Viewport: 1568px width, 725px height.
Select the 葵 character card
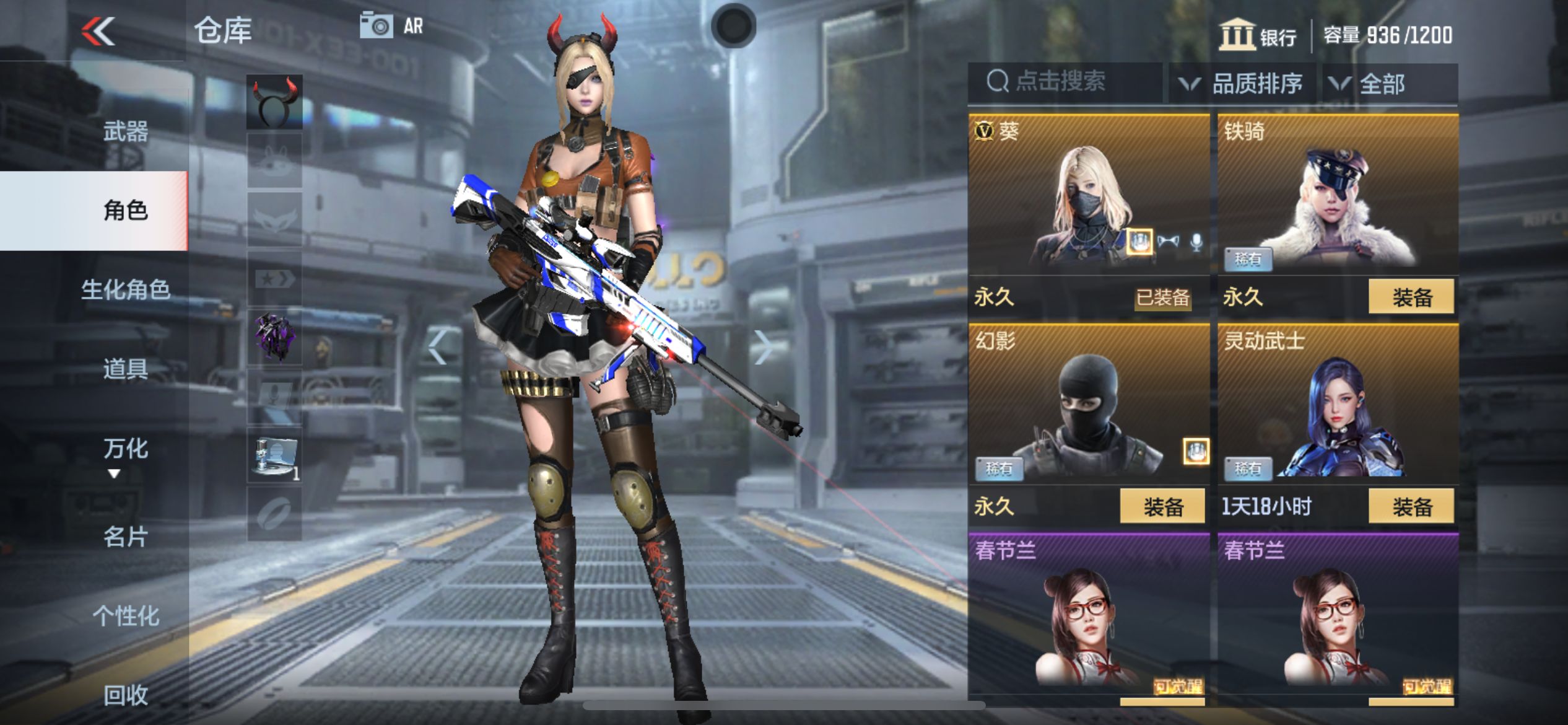pyautogui.click(x=1088, y=198)
